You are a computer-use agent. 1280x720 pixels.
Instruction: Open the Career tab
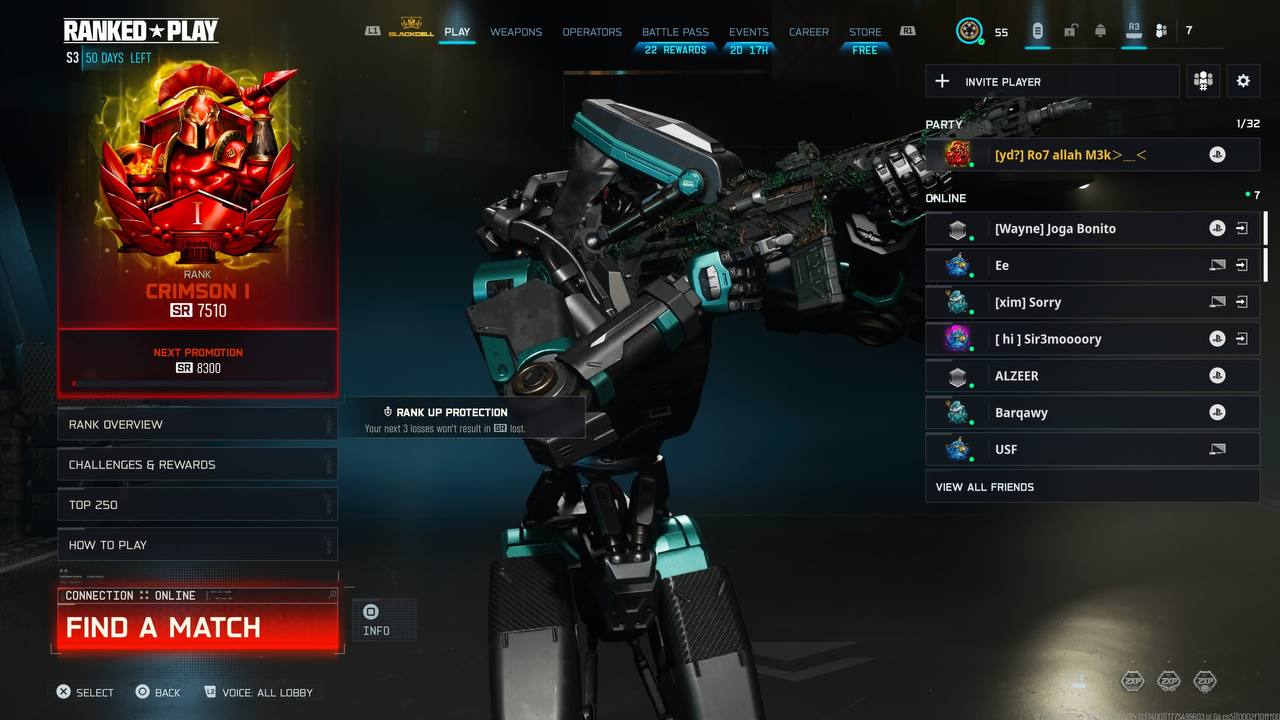coord(808,32)
